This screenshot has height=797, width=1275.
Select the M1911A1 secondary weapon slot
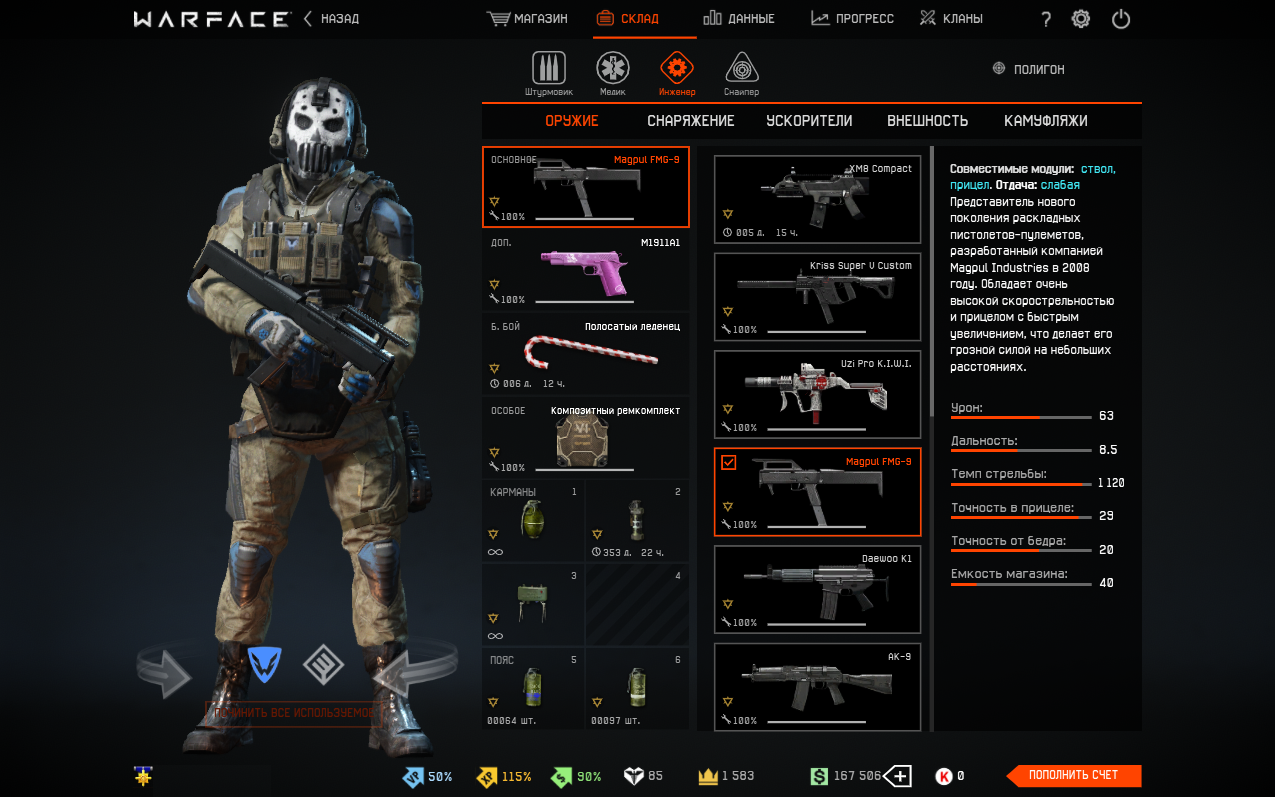585,270
